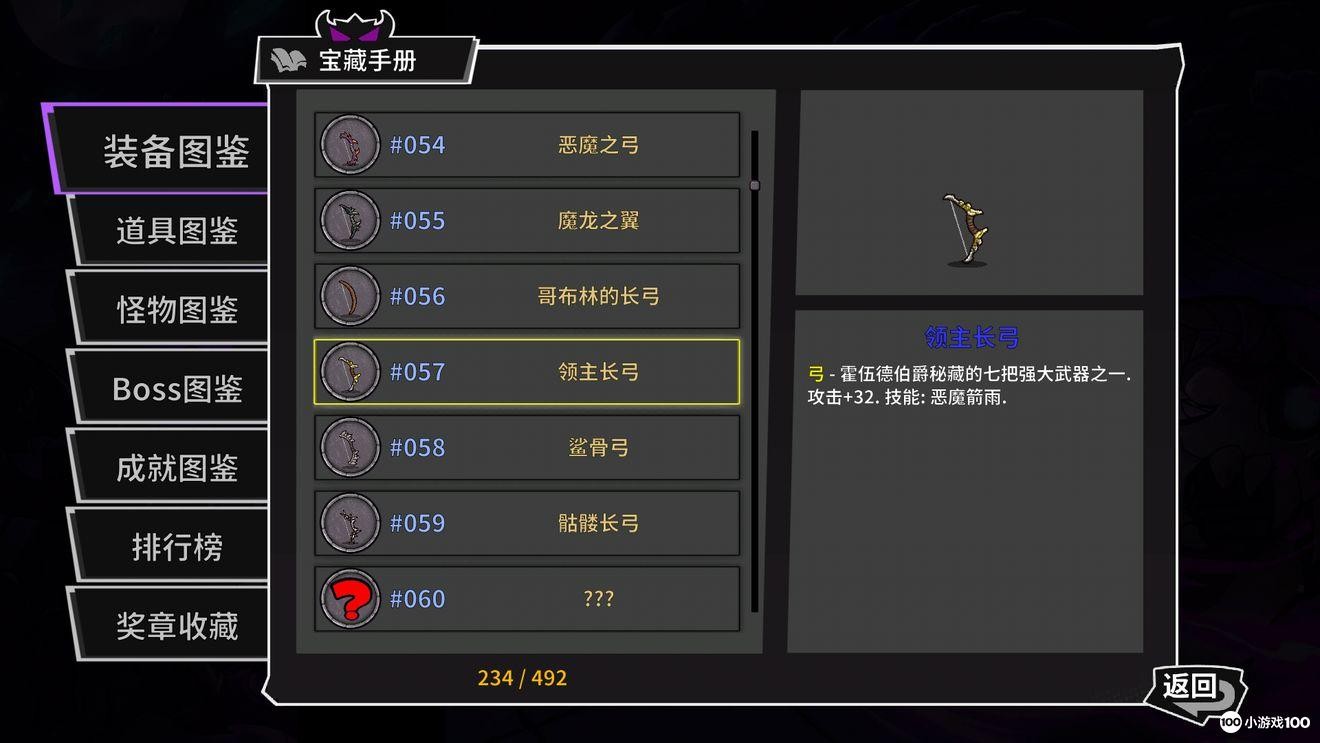Click the list scrollbar handle

756,185
